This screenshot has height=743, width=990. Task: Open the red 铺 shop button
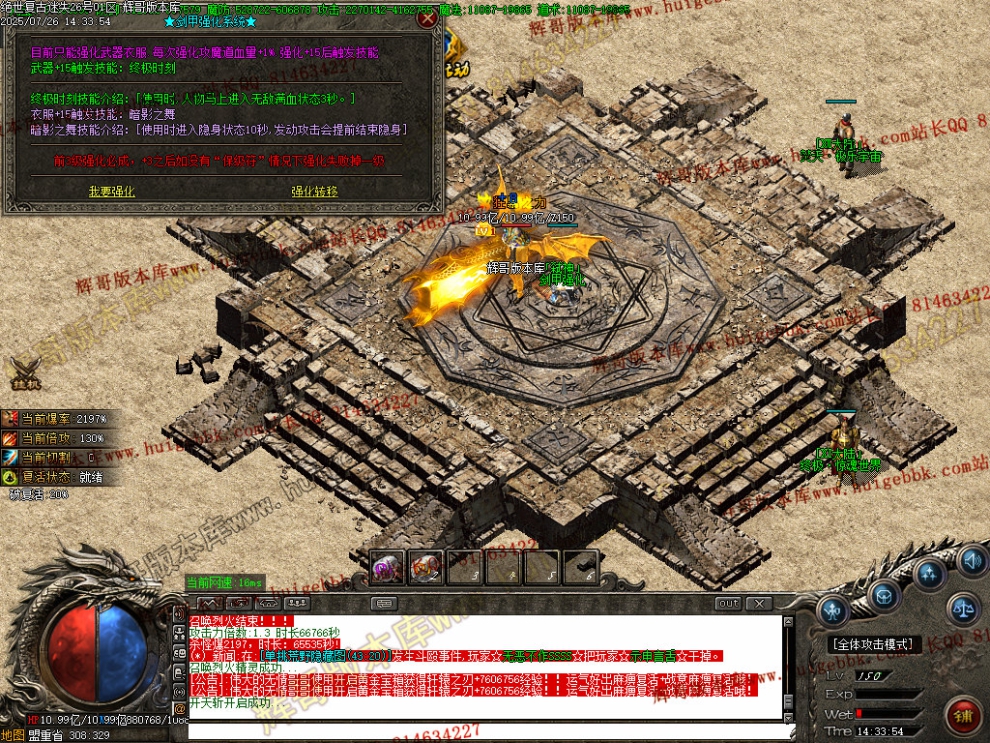(x=964, y=715)
